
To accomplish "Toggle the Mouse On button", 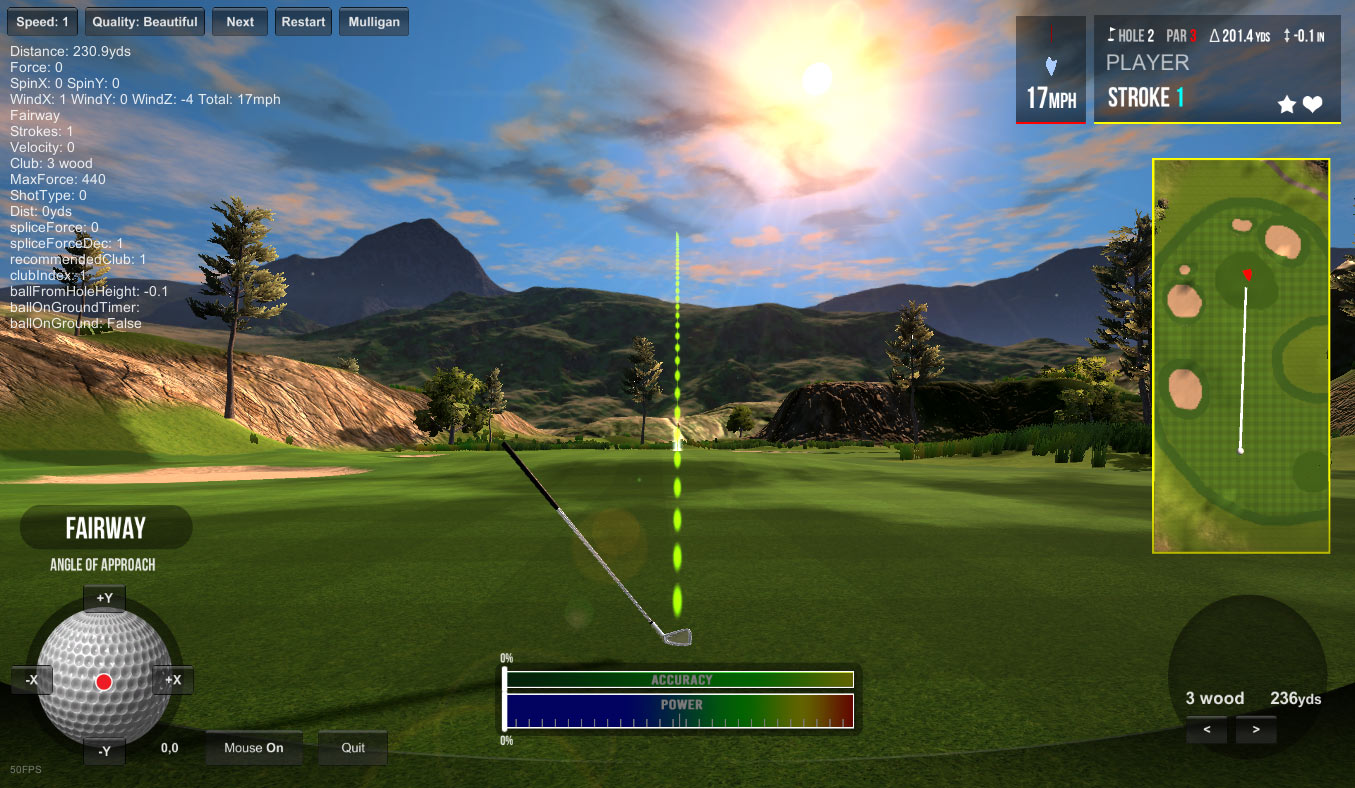I will point(254,748).
